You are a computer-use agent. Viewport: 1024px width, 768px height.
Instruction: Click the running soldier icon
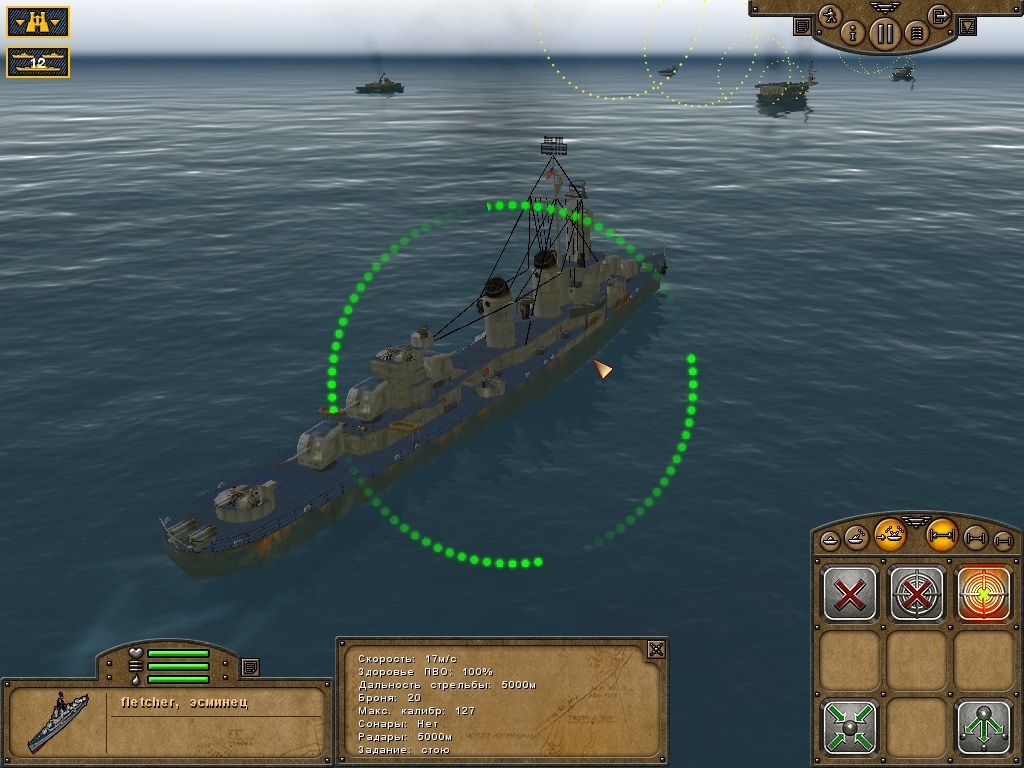pos(829,16)
